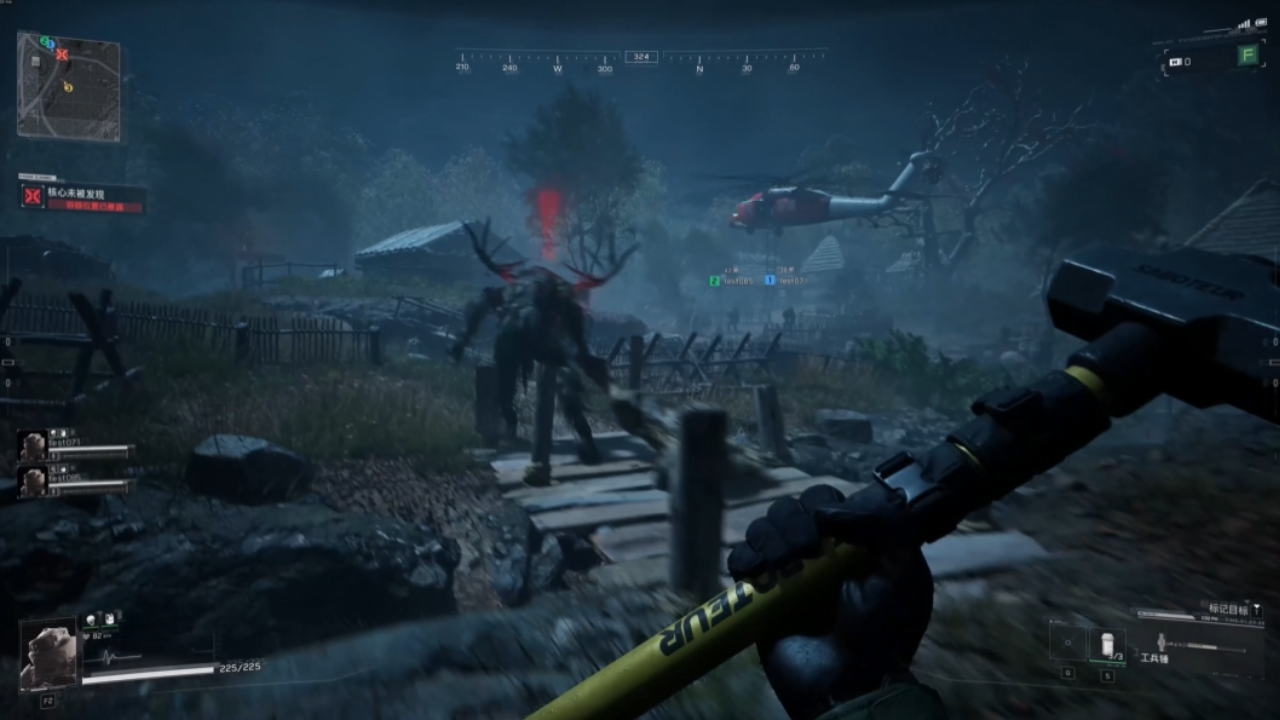The height and width of the screenshot is (720, 1280).
Task: Select teammate test071's portrait
Action: (33, 446)
